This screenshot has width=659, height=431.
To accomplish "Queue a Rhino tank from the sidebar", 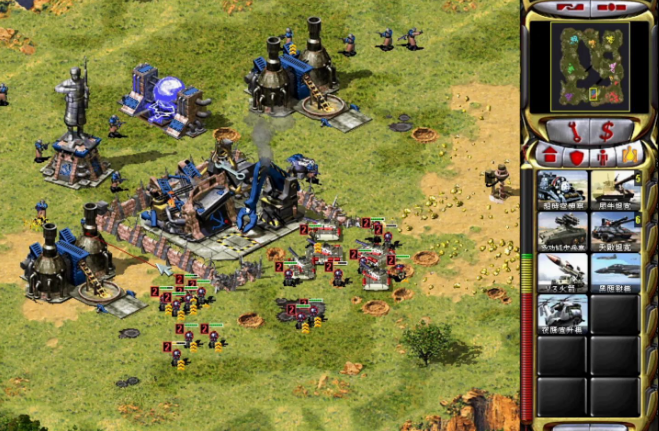I will pyautogui.click(x=614, y=189).
